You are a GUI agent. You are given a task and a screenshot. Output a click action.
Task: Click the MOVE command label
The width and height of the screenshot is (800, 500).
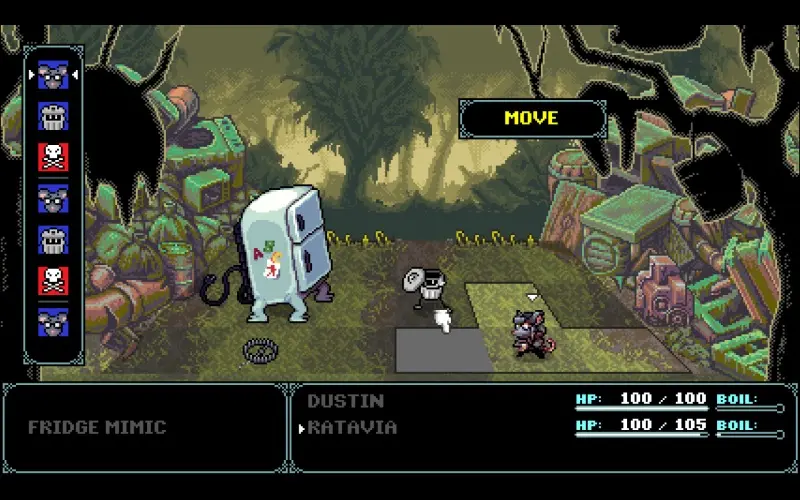[531, 118]
